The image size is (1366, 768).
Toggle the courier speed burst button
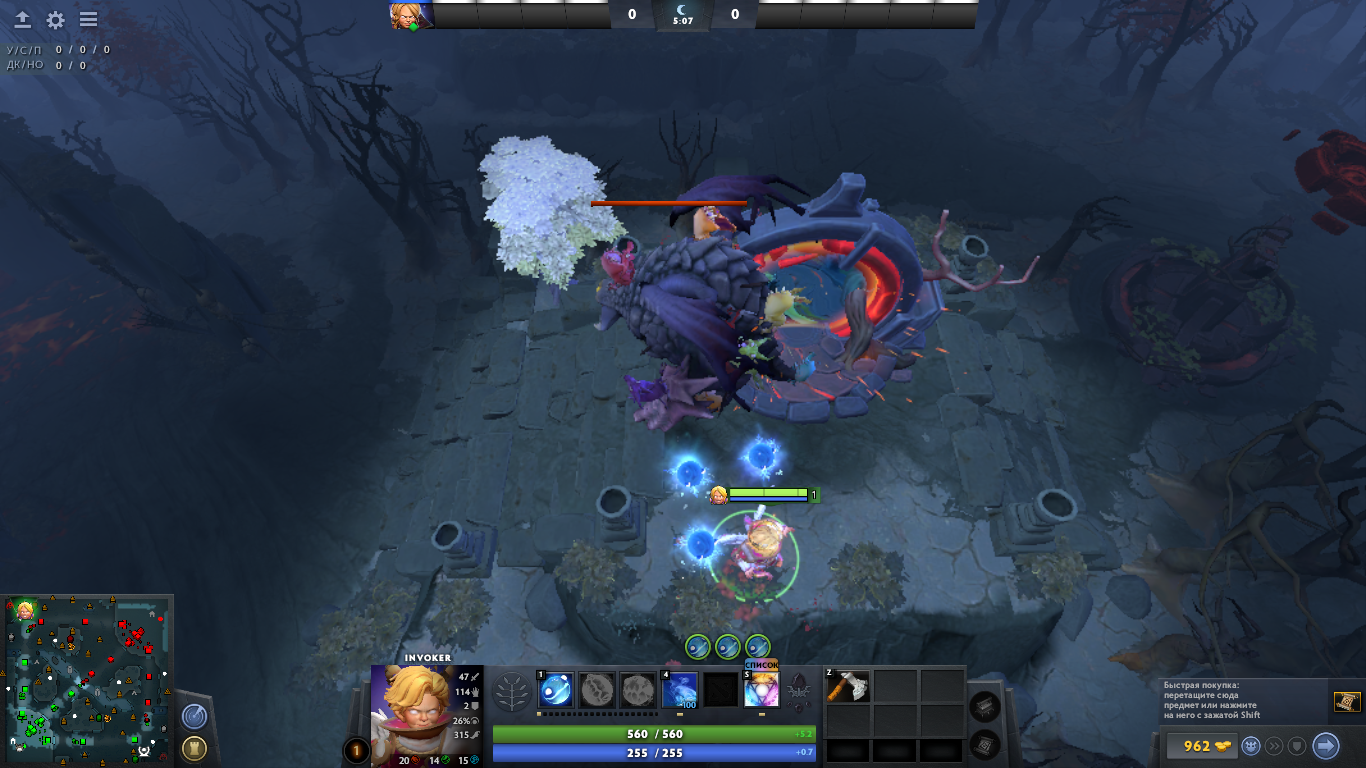(x=1274, y=746)
